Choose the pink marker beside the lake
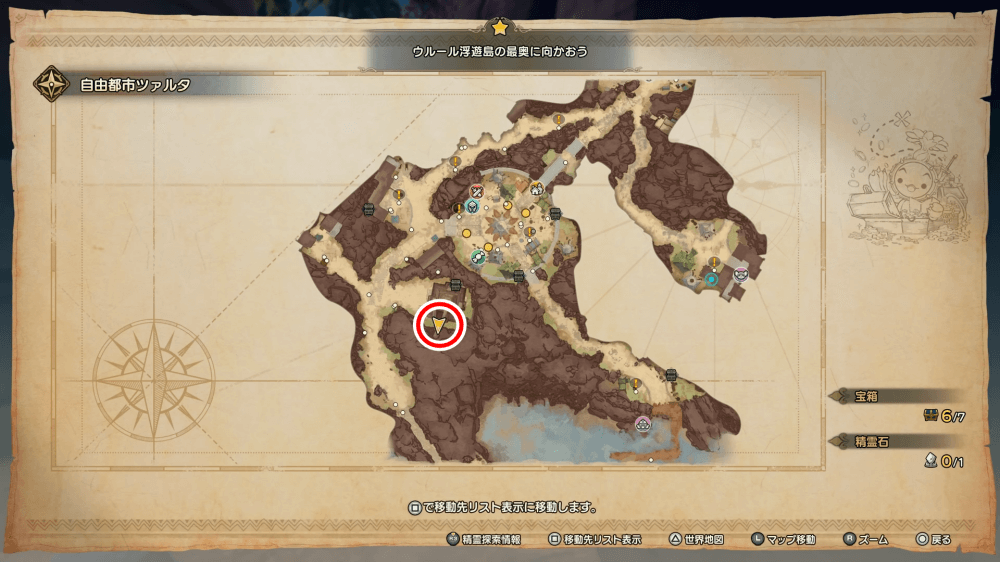The width and height of the screenshot is (1000, 562). click(x=642, y=423)
